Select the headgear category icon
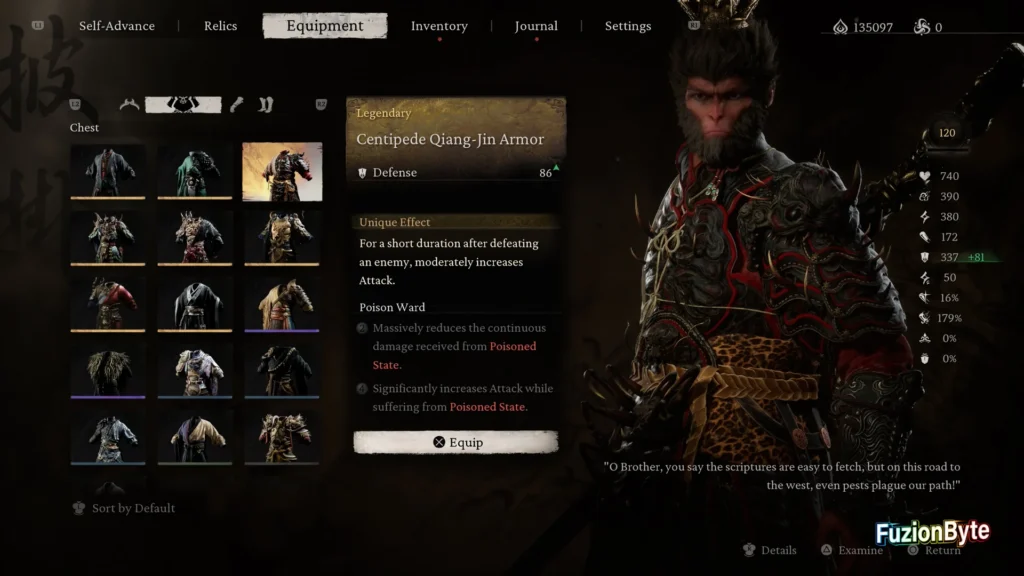This screenshot has width=1024, height=576. (x=129, y=104)
